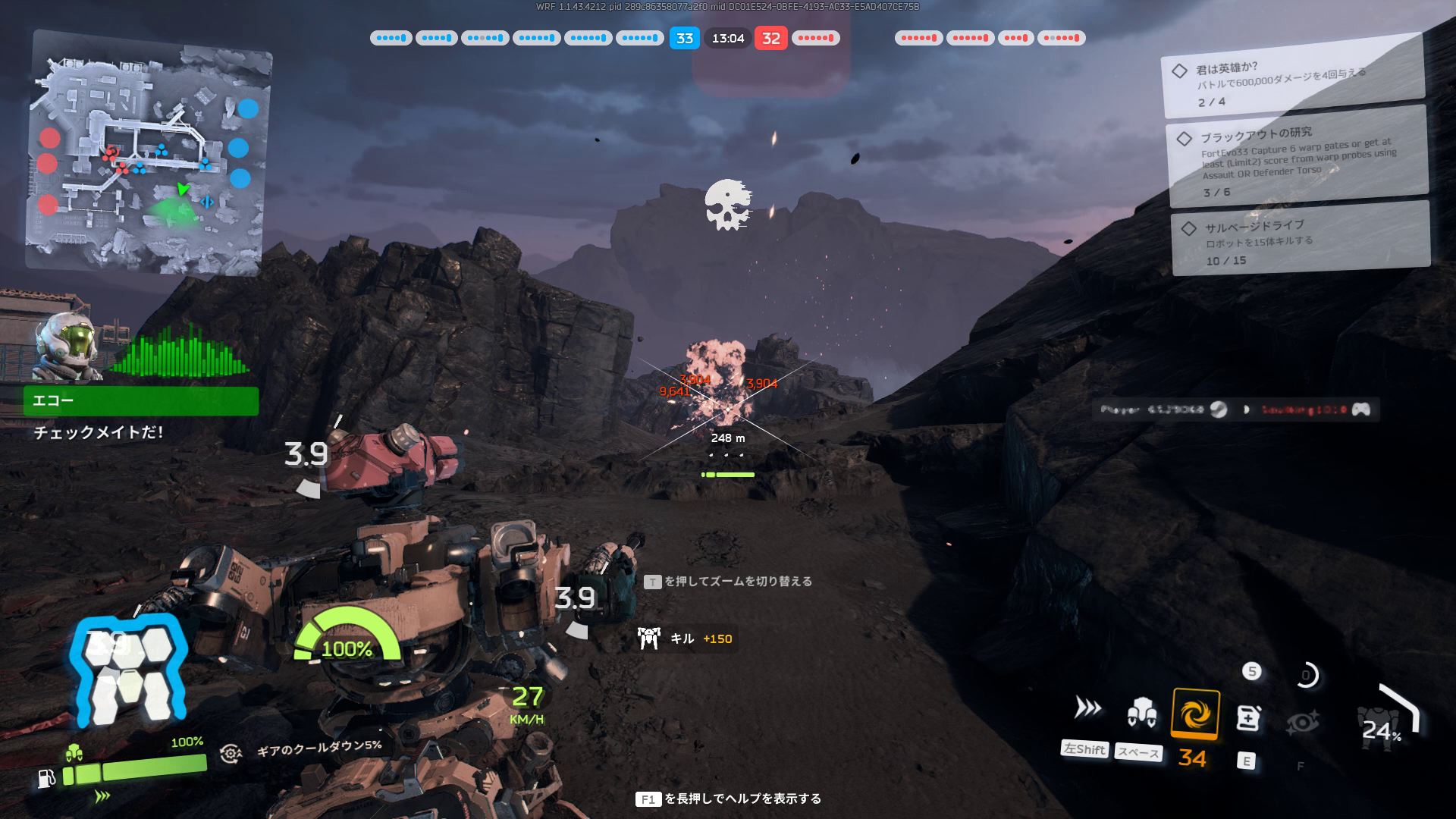
Task: Click the blue hexagon armor diagram
Action: click(127, 667)
